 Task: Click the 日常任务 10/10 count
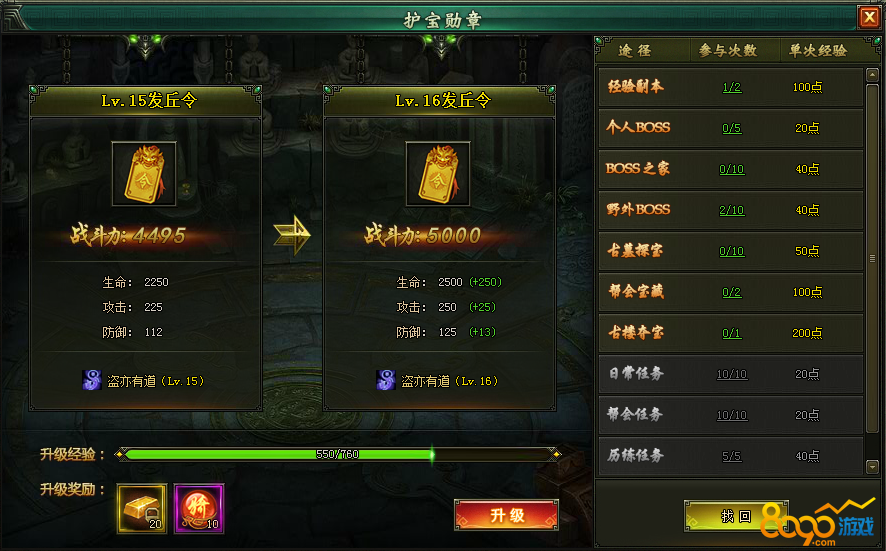point(731,374)
